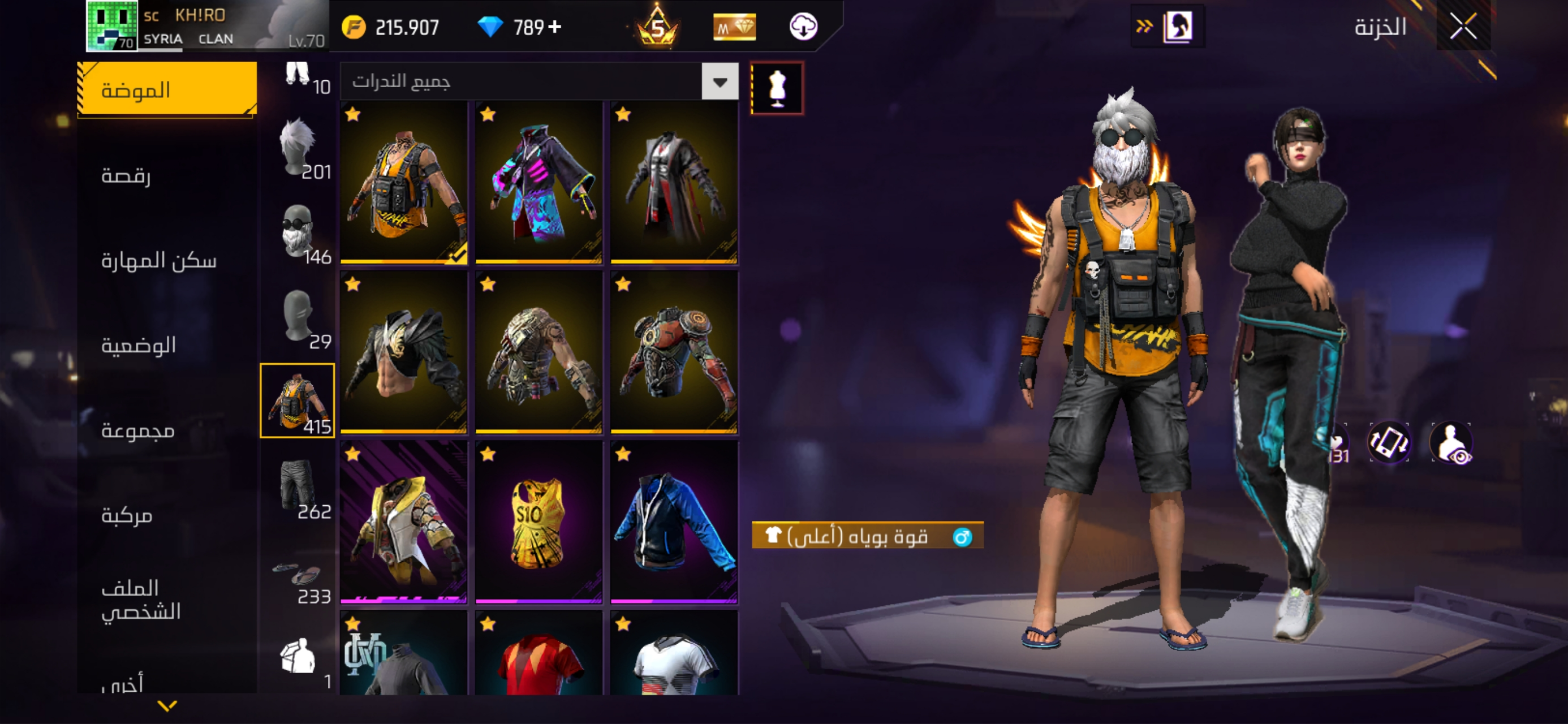This screenshot has height=724, width=1568.
Task: Choose the blue hoodie jacket
Action: pos(674,523)
